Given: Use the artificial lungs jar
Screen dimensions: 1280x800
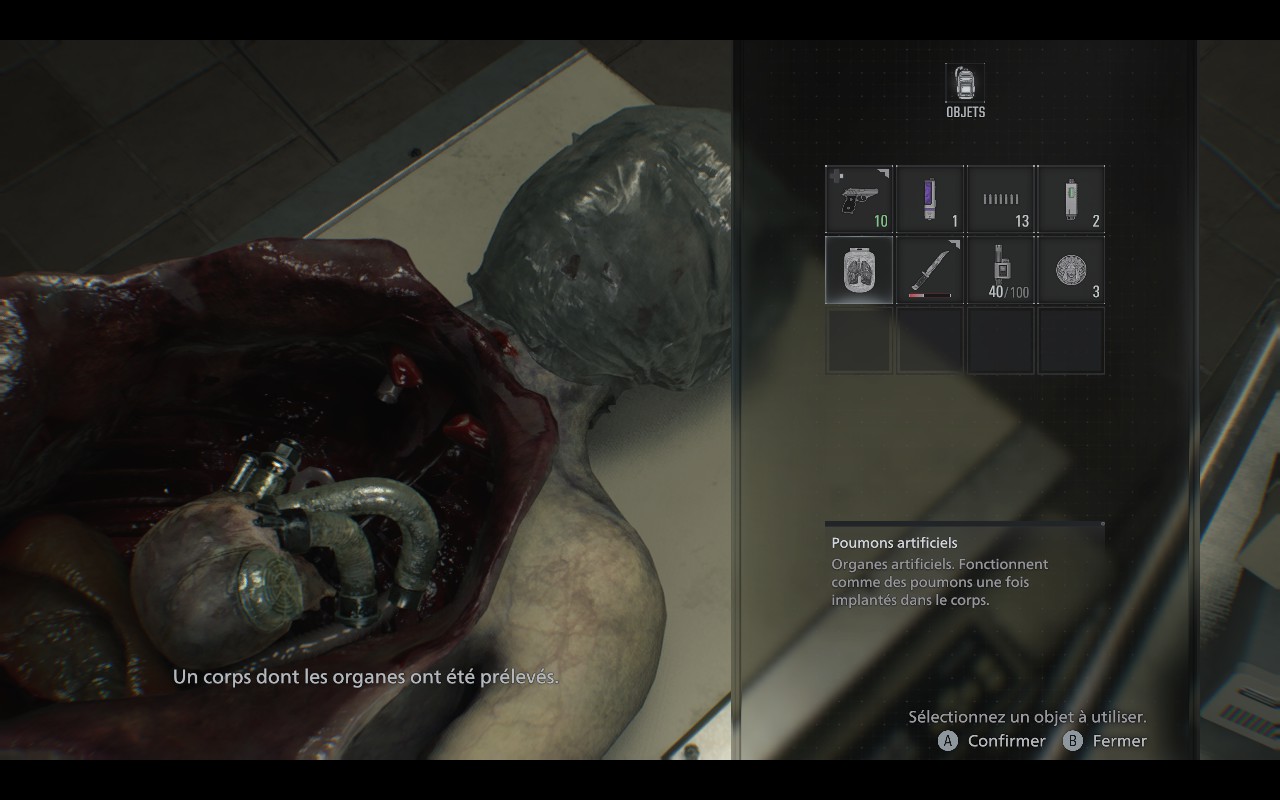Looking at the screenshot, I should tap(859, 270).
